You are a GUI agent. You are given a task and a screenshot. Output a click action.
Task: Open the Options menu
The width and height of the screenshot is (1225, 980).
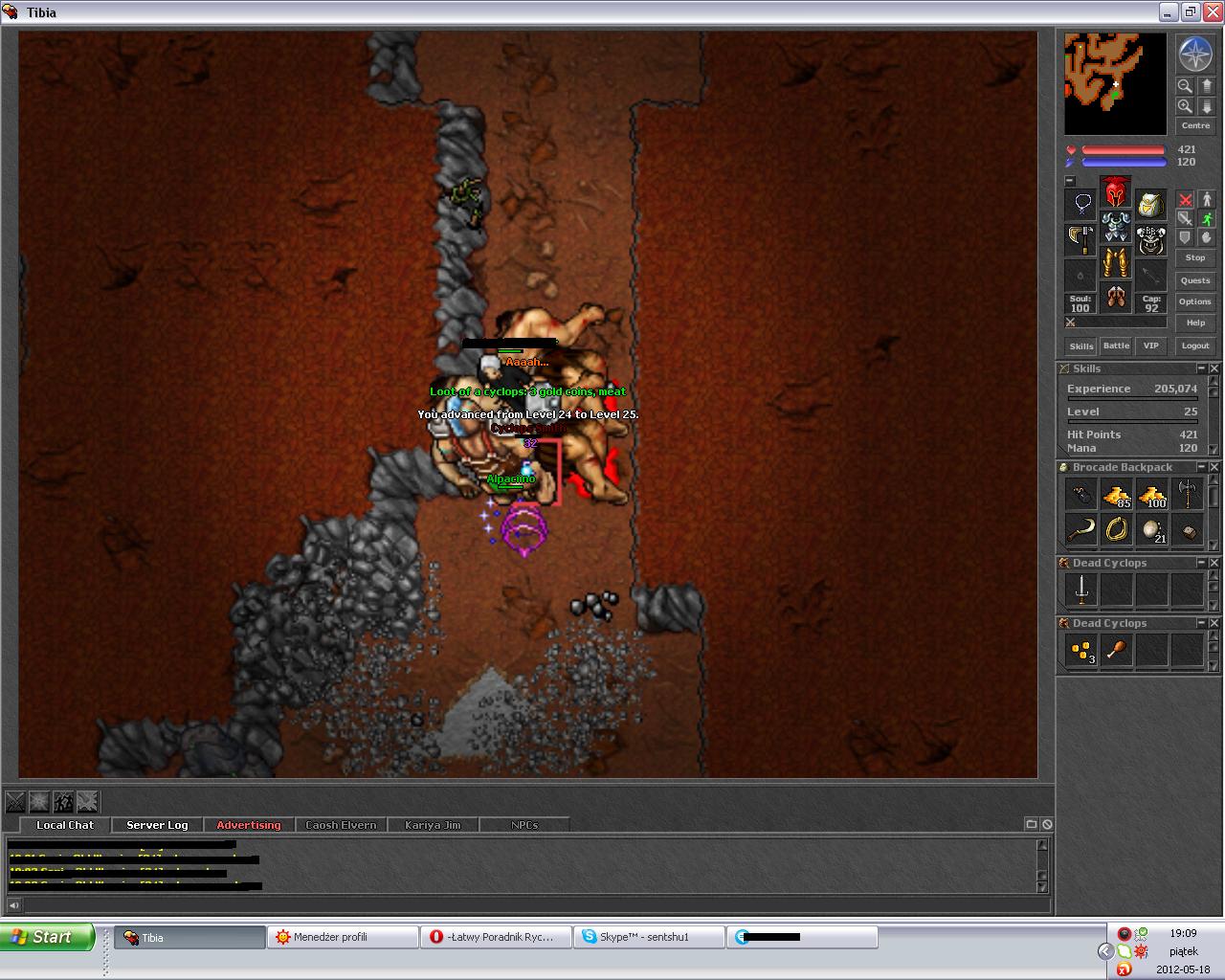tap(1194, 301)
